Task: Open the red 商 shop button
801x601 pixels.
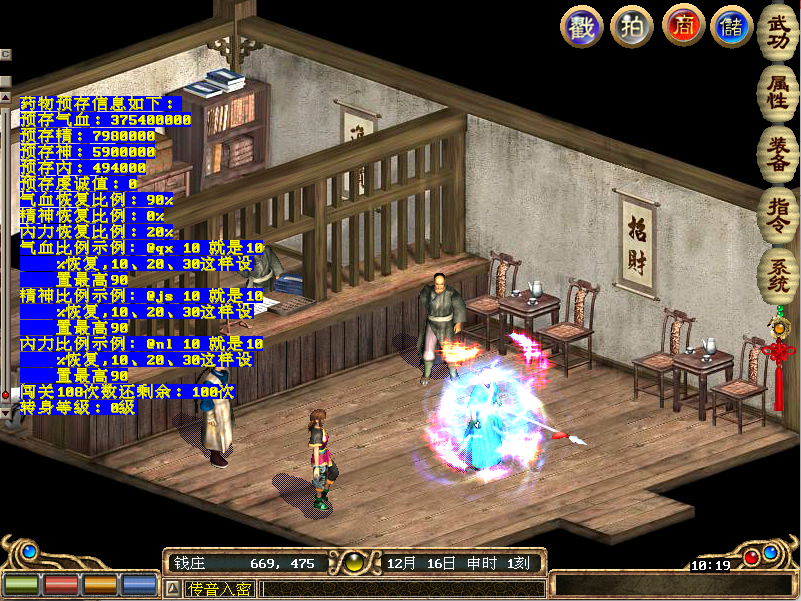Action: click(x=683, y=26)
